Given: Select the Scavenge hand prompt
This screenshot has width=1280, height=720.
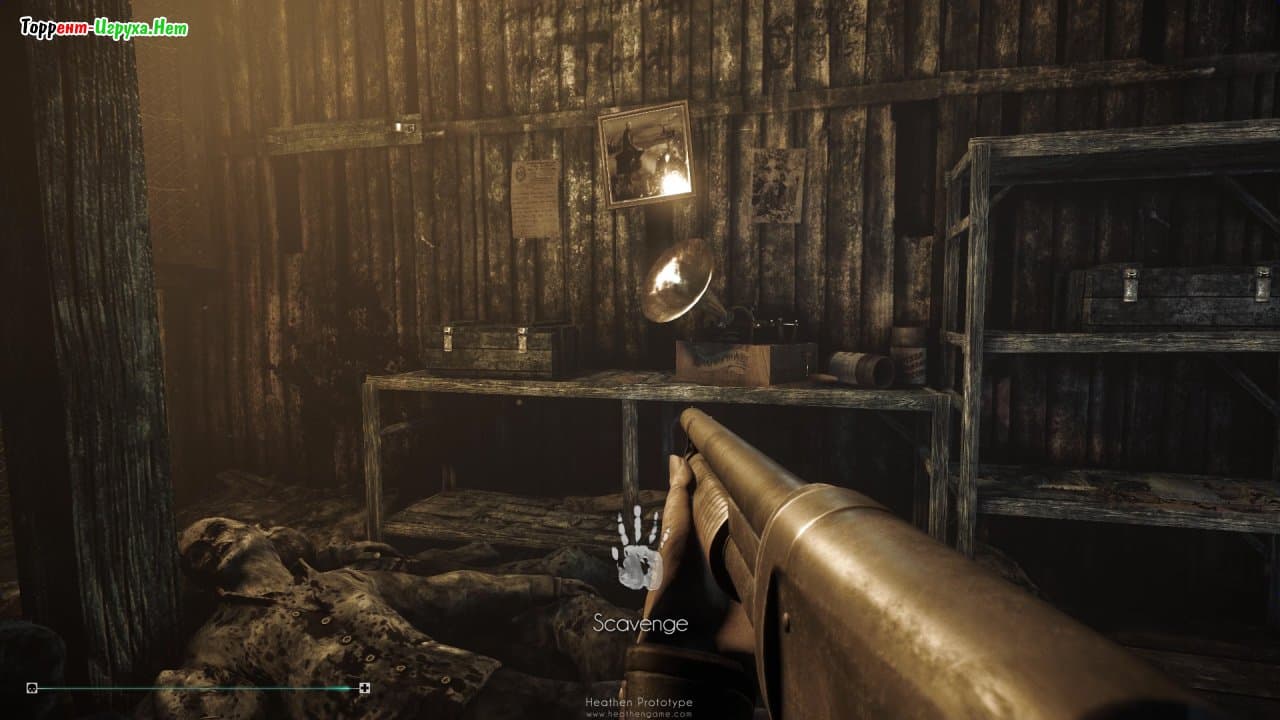Looking at the screenshot, I should [640, 550].
